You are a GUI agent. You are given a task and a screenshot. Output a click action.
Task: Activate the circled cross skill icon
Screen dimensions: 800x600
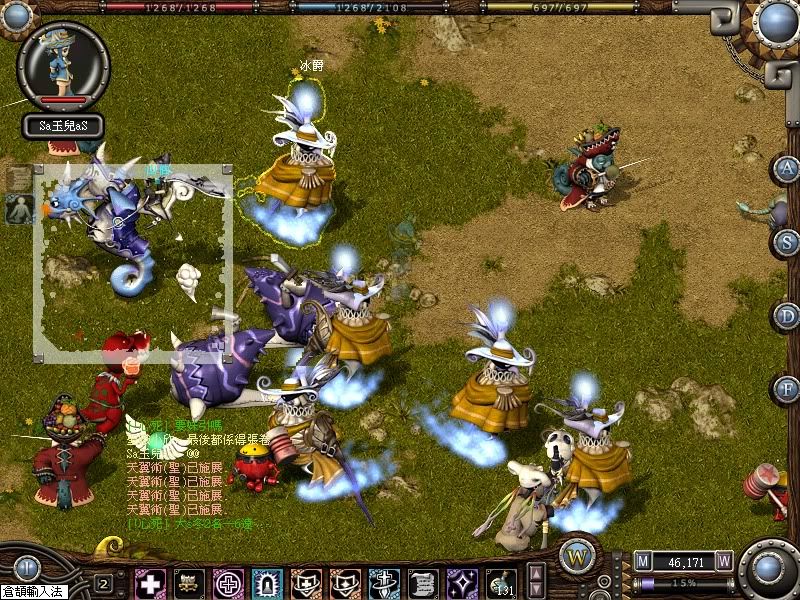click(228, 583)
